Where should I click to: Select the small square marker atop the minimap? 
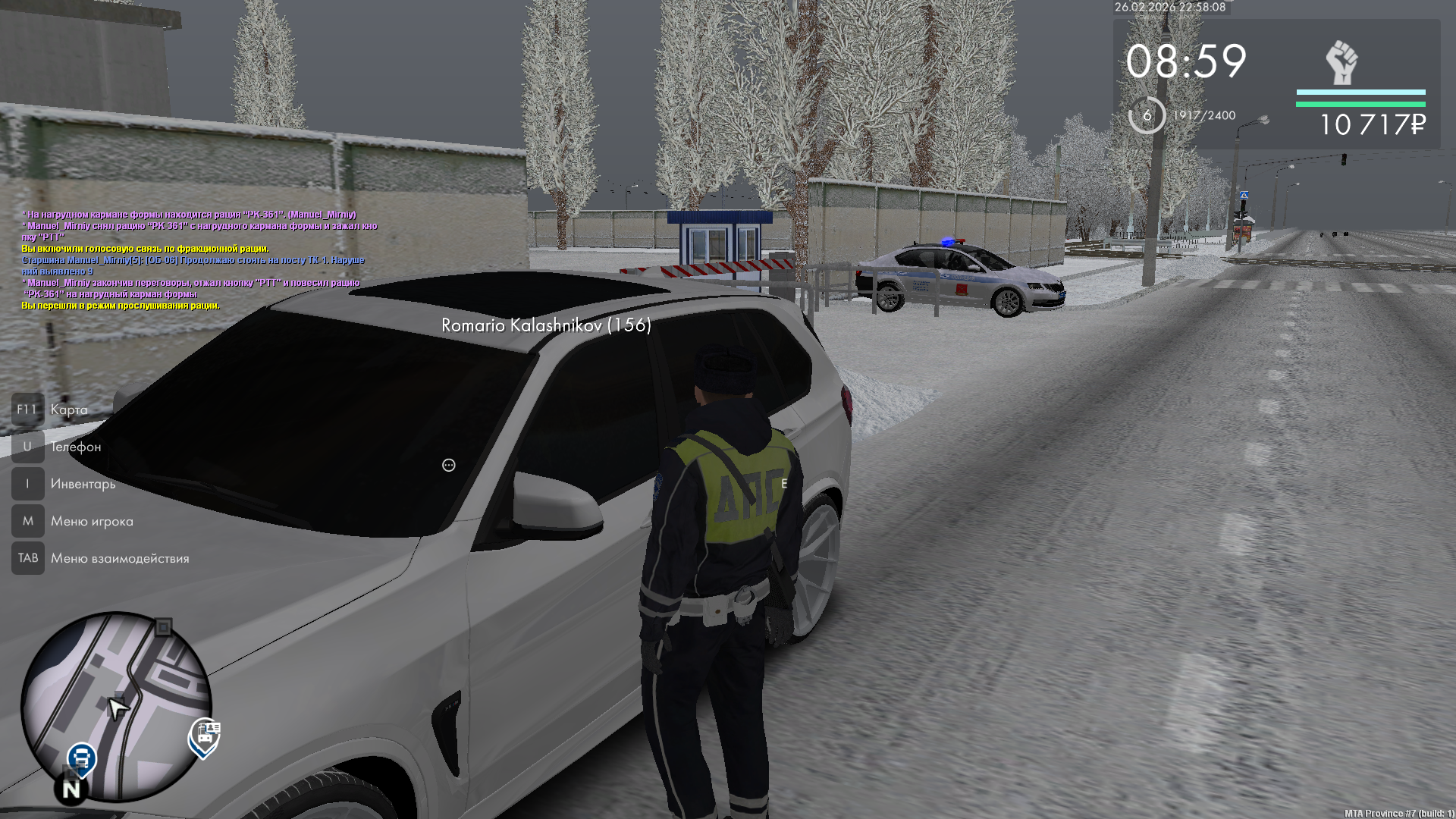163,627
